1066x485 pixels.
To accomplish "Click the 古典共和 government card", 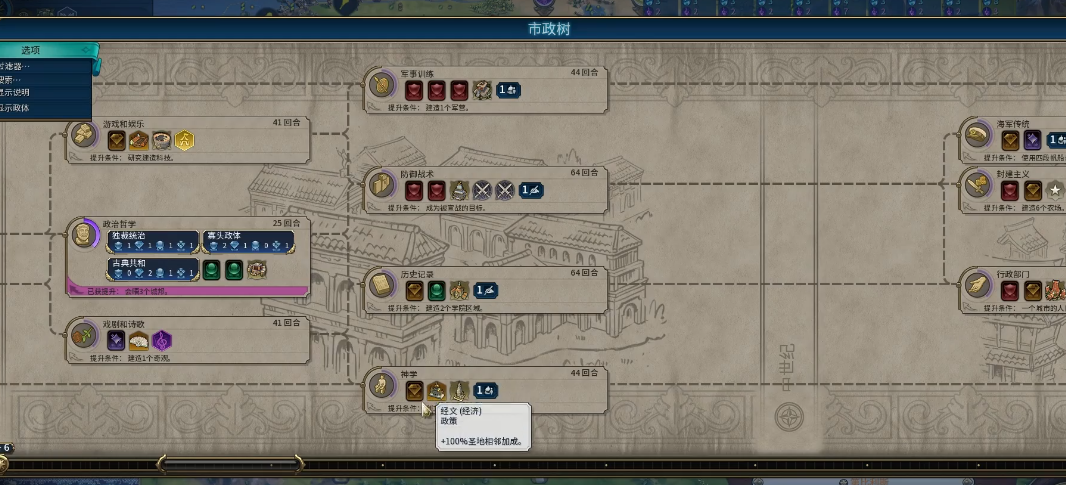I will (152, 268).
